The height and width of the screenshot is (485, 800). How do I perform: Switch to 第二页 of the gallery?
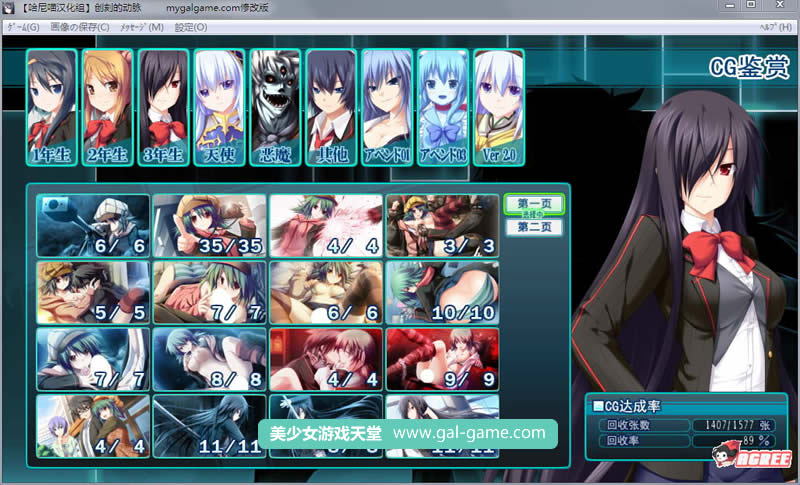tap(533, 227)
